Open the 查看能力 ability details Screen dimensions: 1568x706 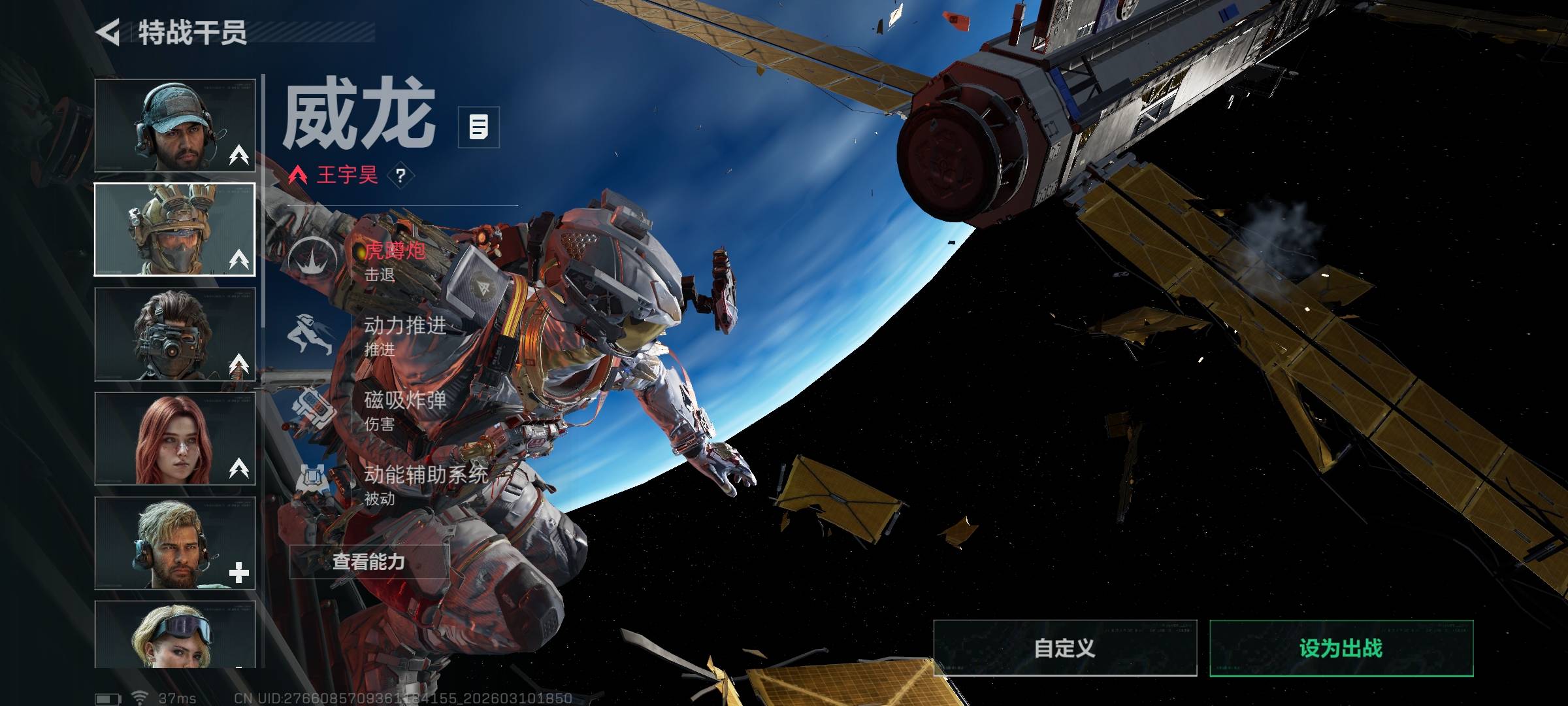point(368,562)
